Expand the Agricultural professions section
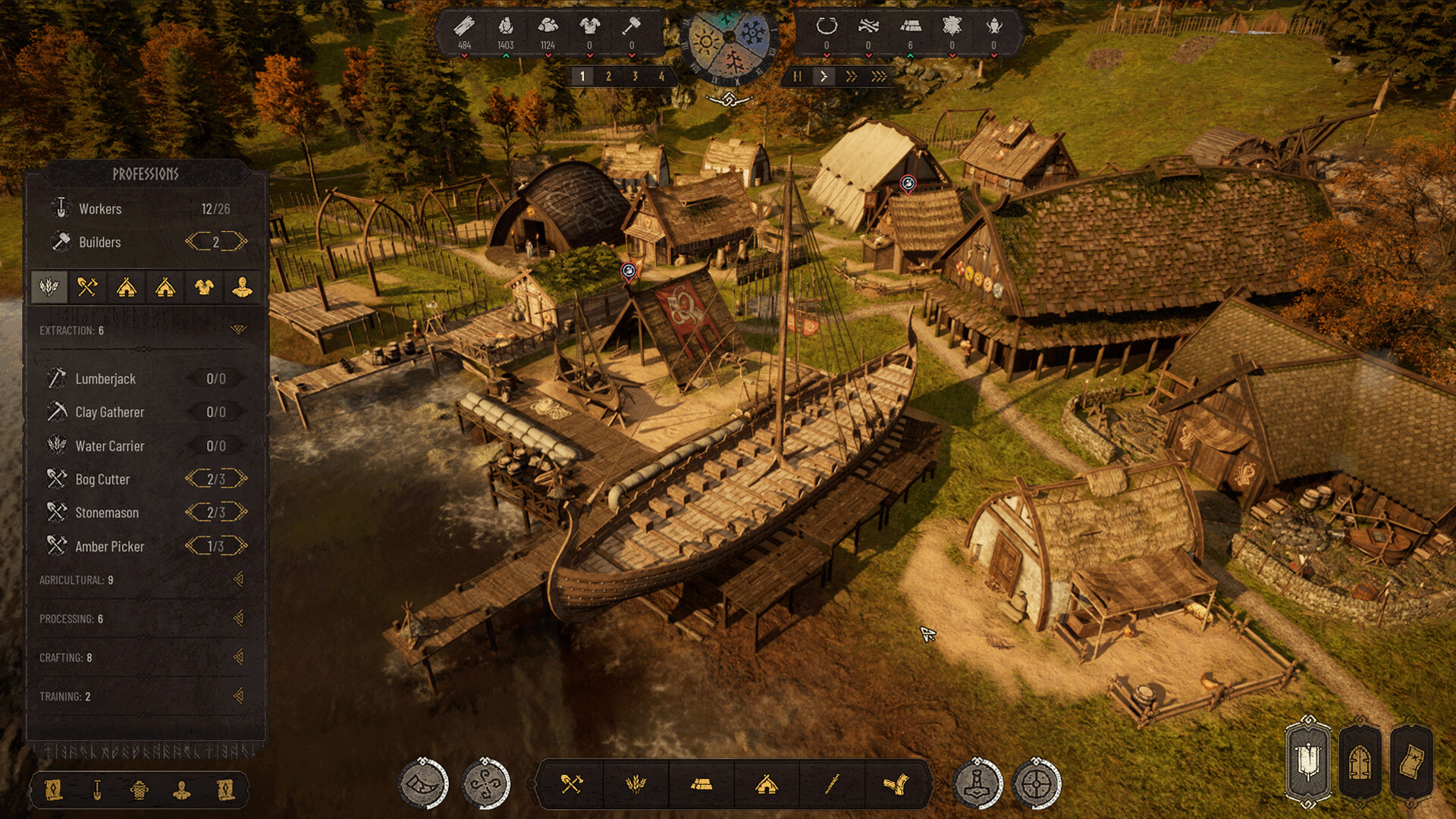This screenshot has width=1456, height=819. [x=238, y=579]
